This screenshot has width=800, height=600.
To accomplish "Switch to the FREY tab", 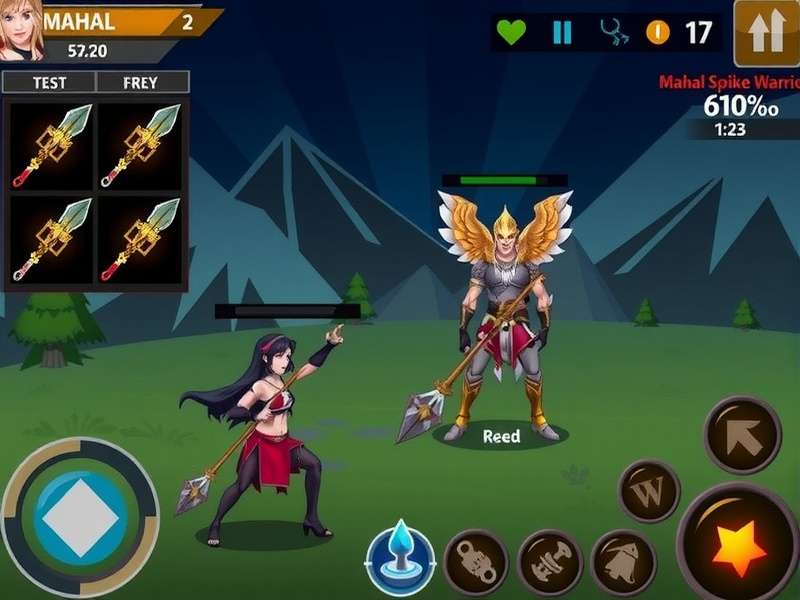I will (141, 83).
